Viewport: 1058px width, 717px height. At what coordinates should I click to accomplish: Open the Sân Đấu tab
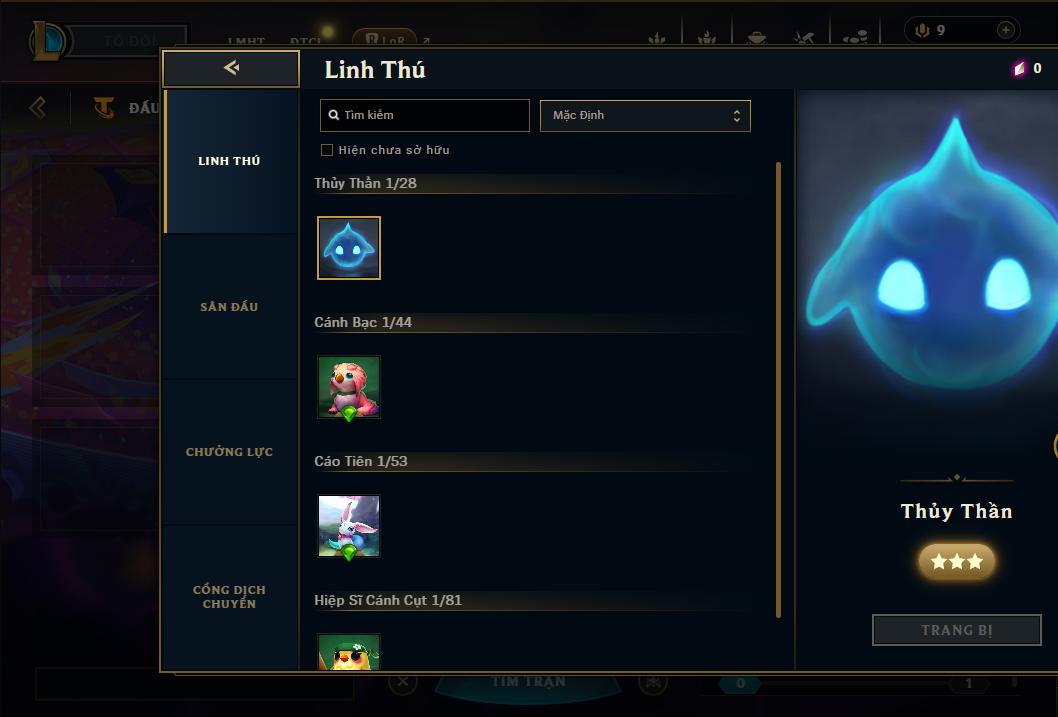[229, 307]
